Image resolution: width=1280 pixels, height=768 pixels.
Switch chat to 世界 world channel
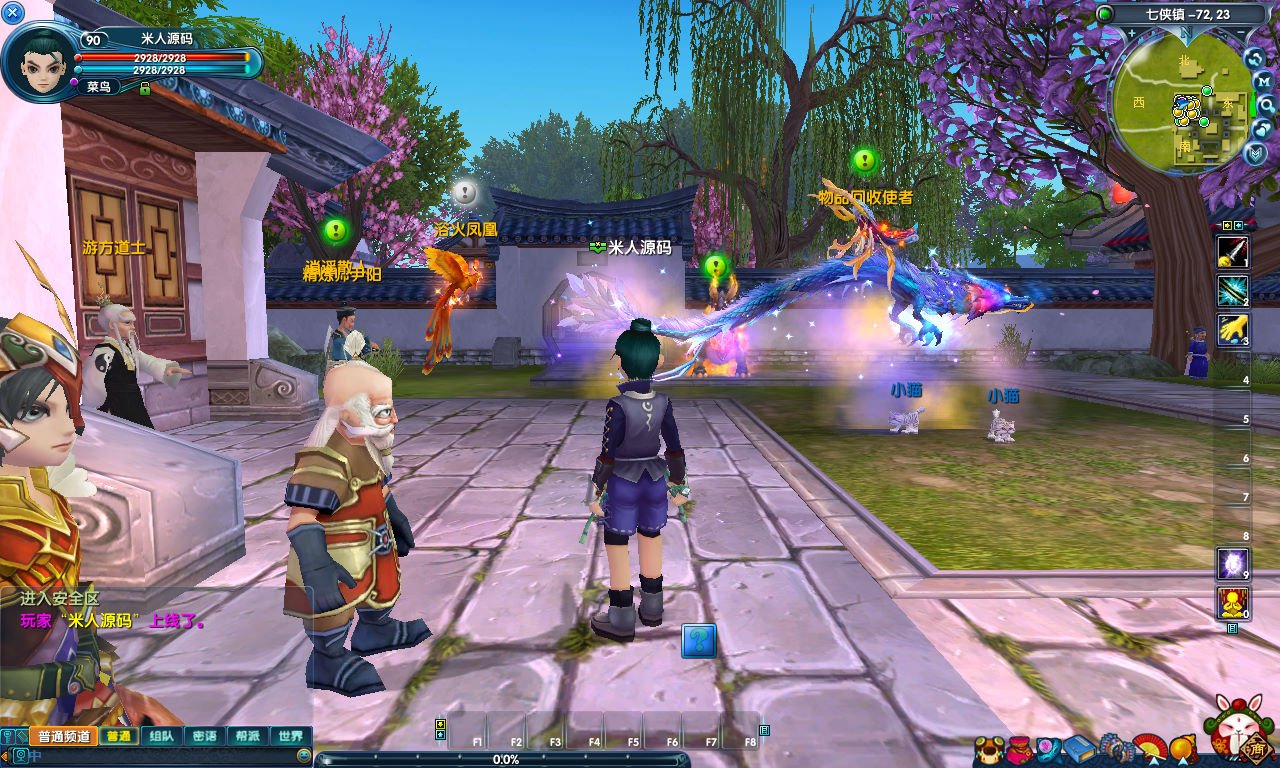291,736
